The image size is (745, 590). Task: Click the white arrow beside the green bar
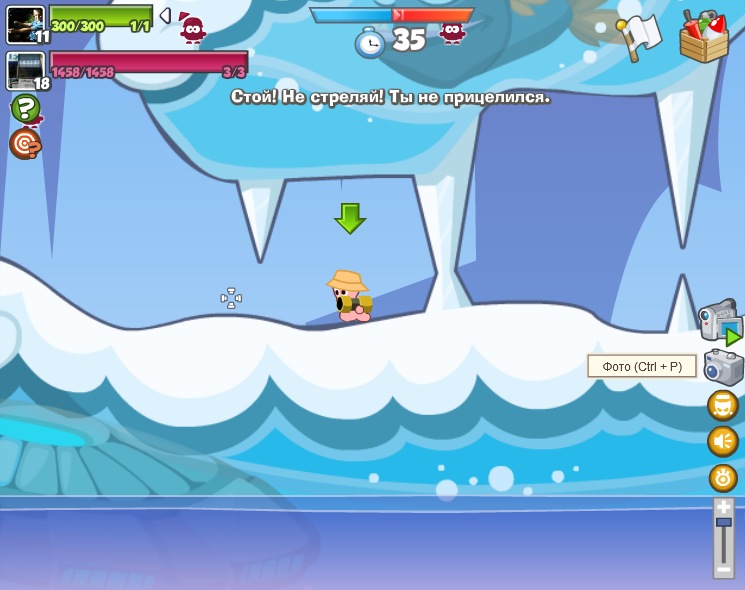click(165, 16)
